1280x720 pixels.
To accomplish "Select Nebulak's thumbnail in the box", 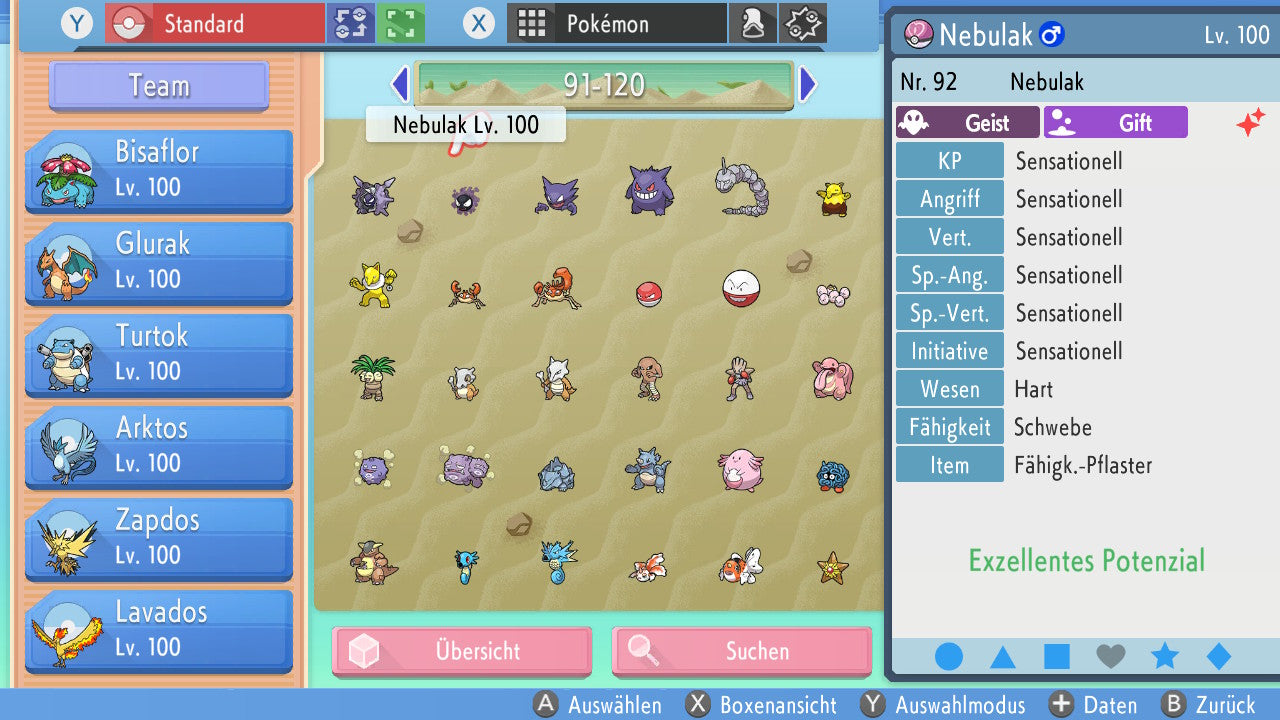I will click(x=466, y=200).
